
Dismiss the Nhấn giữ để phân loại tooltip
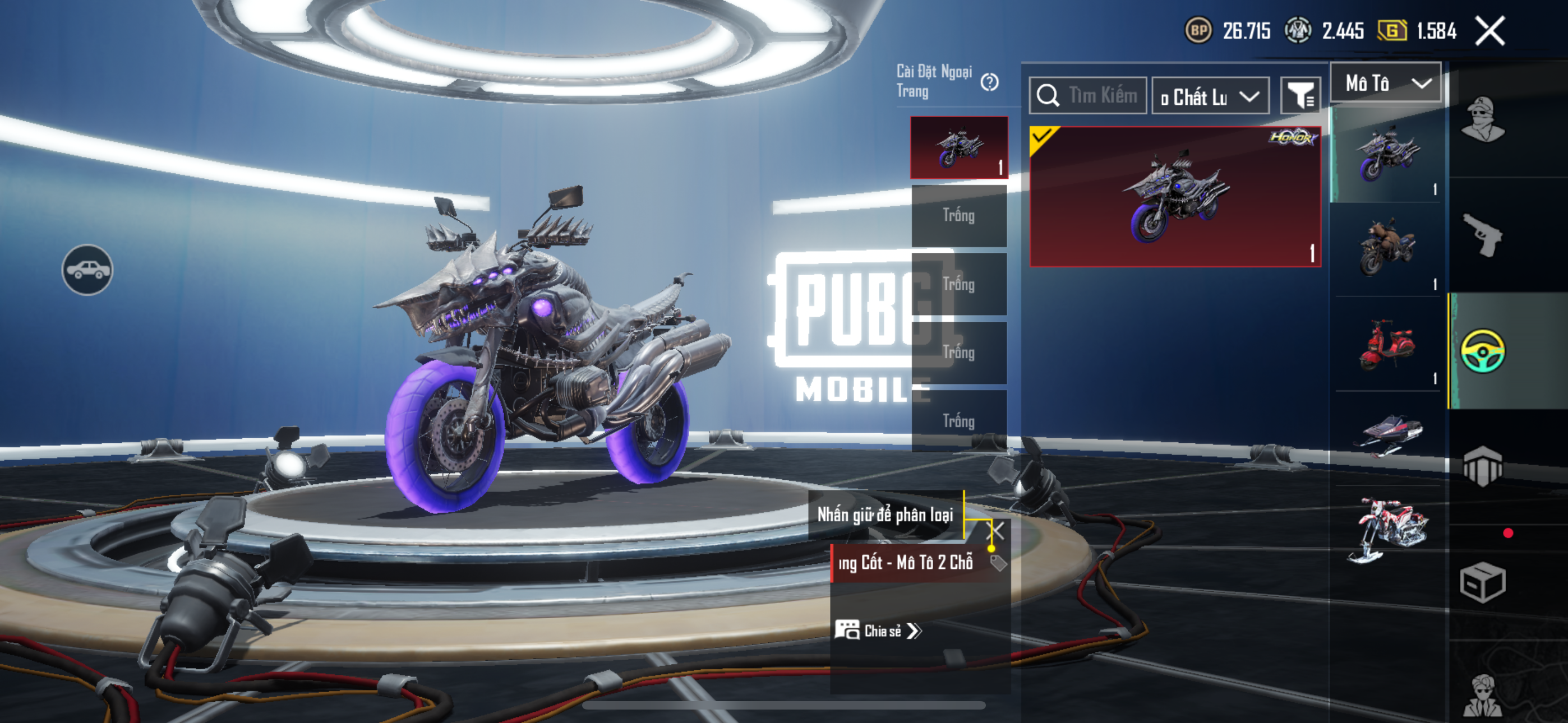click(x=998, y=531)
